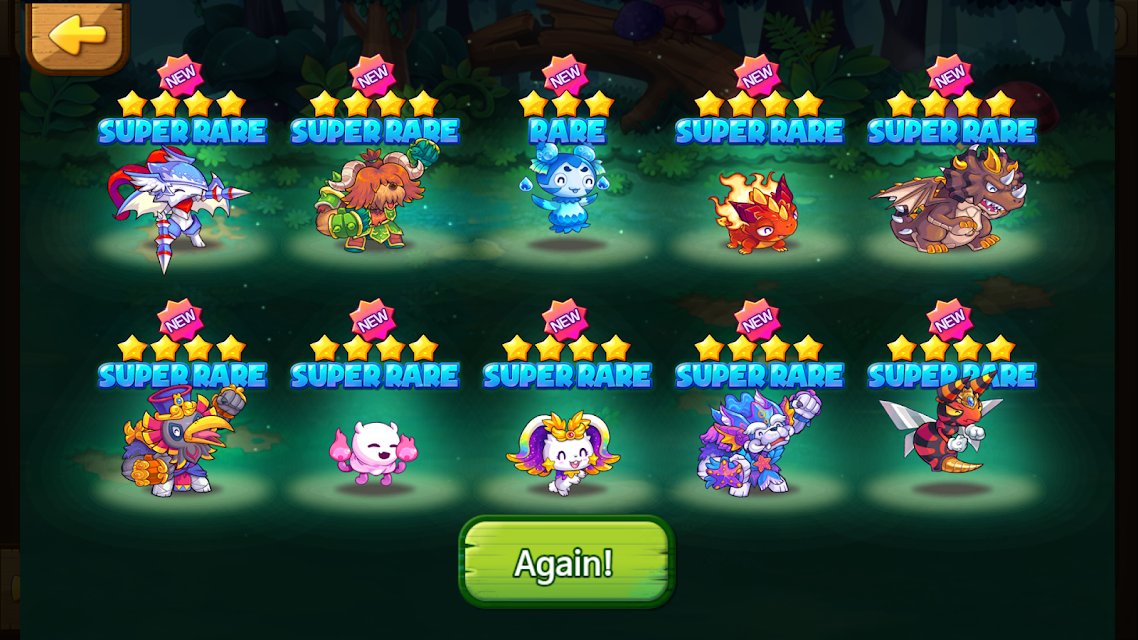Select the blue coral lion monster
Image resolution: width=1138 pixels, height=640 pixels.
click(x=757, y=445)
